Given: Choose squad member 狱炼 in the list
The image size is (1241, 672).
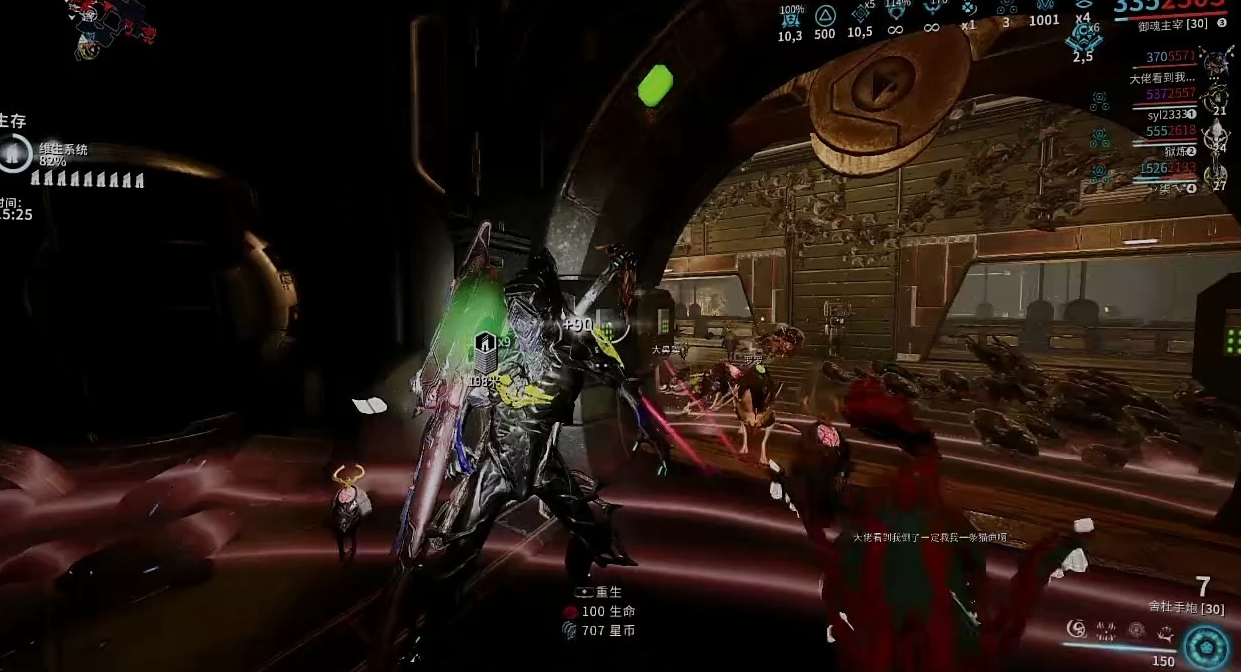Looking at the screenshot, I should (x=1175, y=151).
